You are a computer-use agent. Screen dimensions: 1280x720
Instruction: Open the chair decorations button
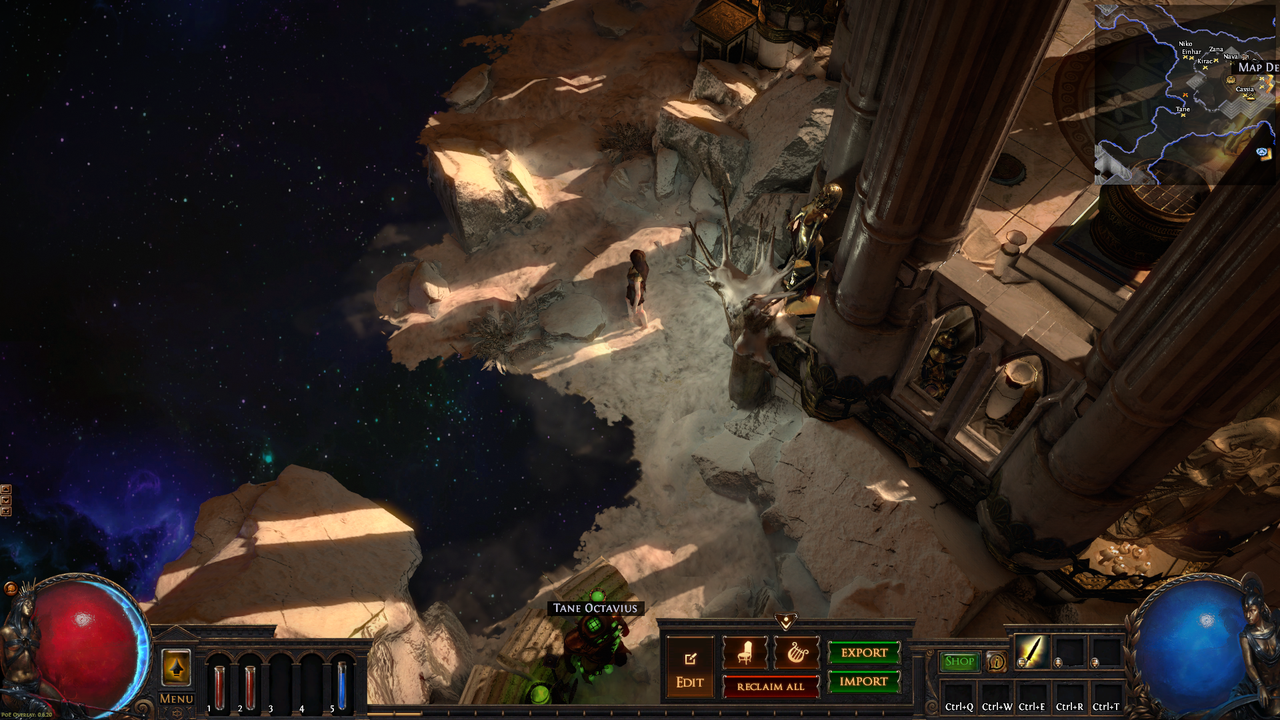point(745,653)
